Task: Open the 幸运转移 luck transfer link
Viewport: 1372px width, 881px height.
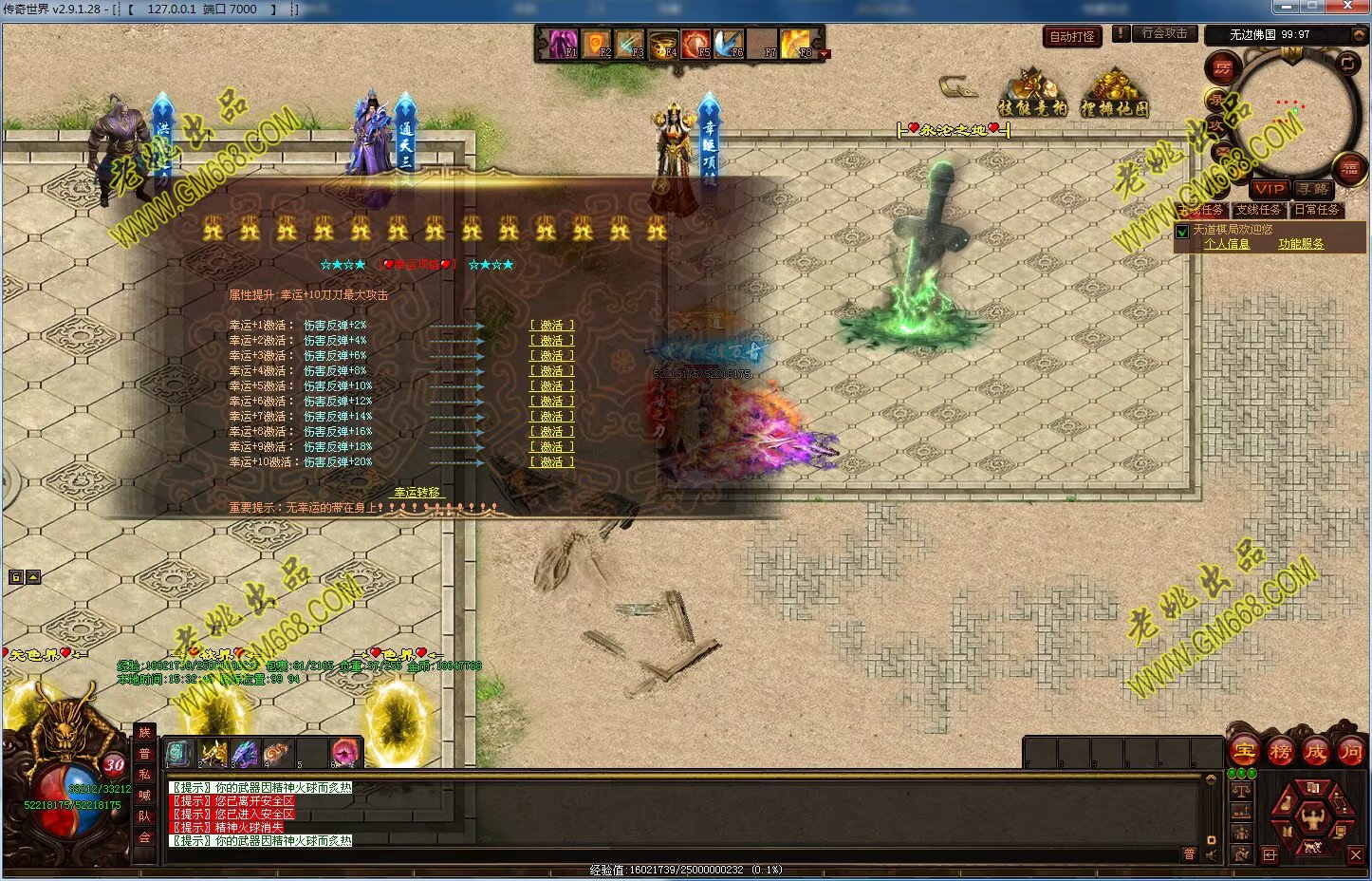Action: (417, 493)
